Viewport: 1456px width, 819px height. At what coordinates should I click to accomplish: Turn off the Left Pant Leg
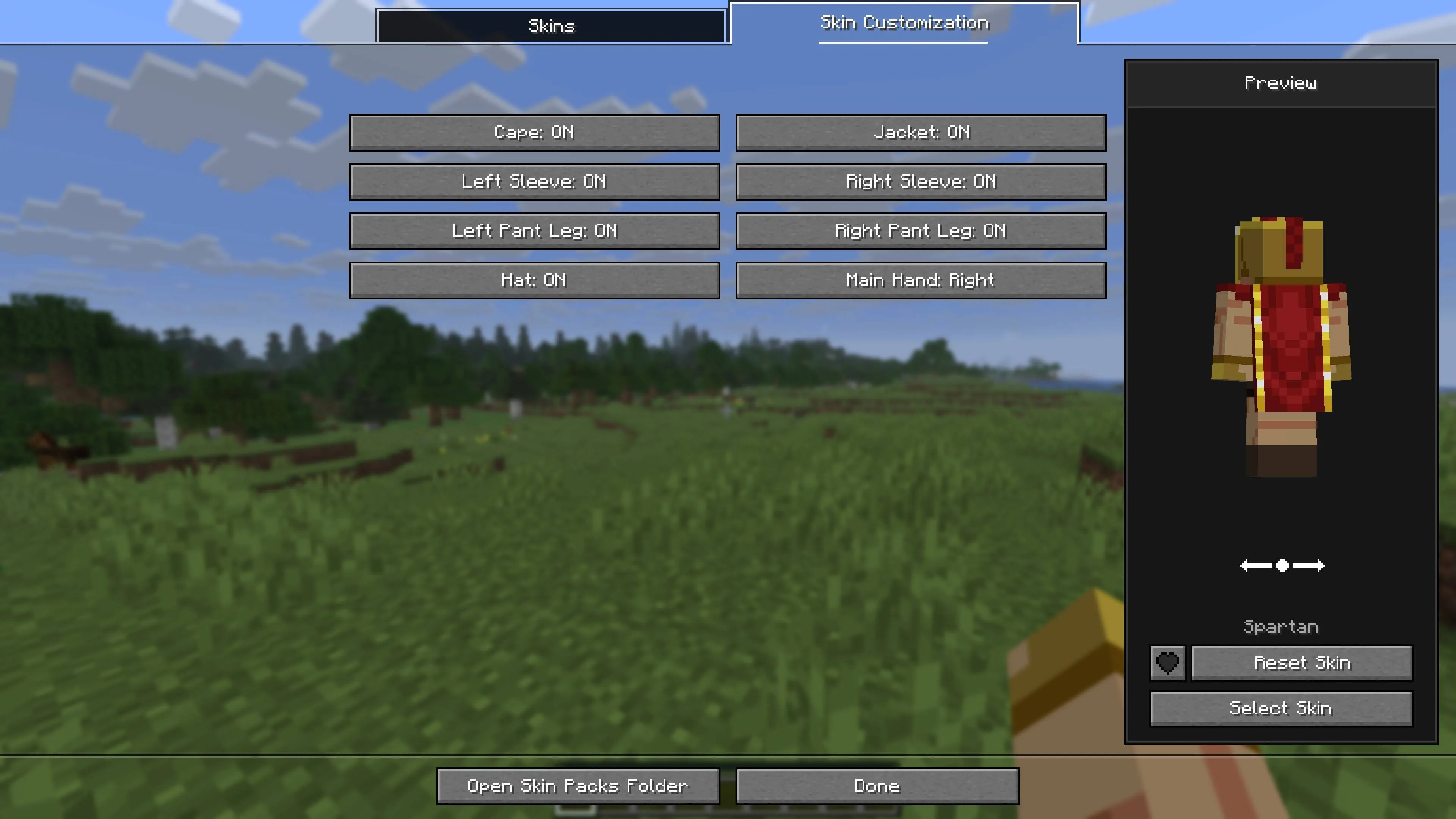[x=534, y=230]
